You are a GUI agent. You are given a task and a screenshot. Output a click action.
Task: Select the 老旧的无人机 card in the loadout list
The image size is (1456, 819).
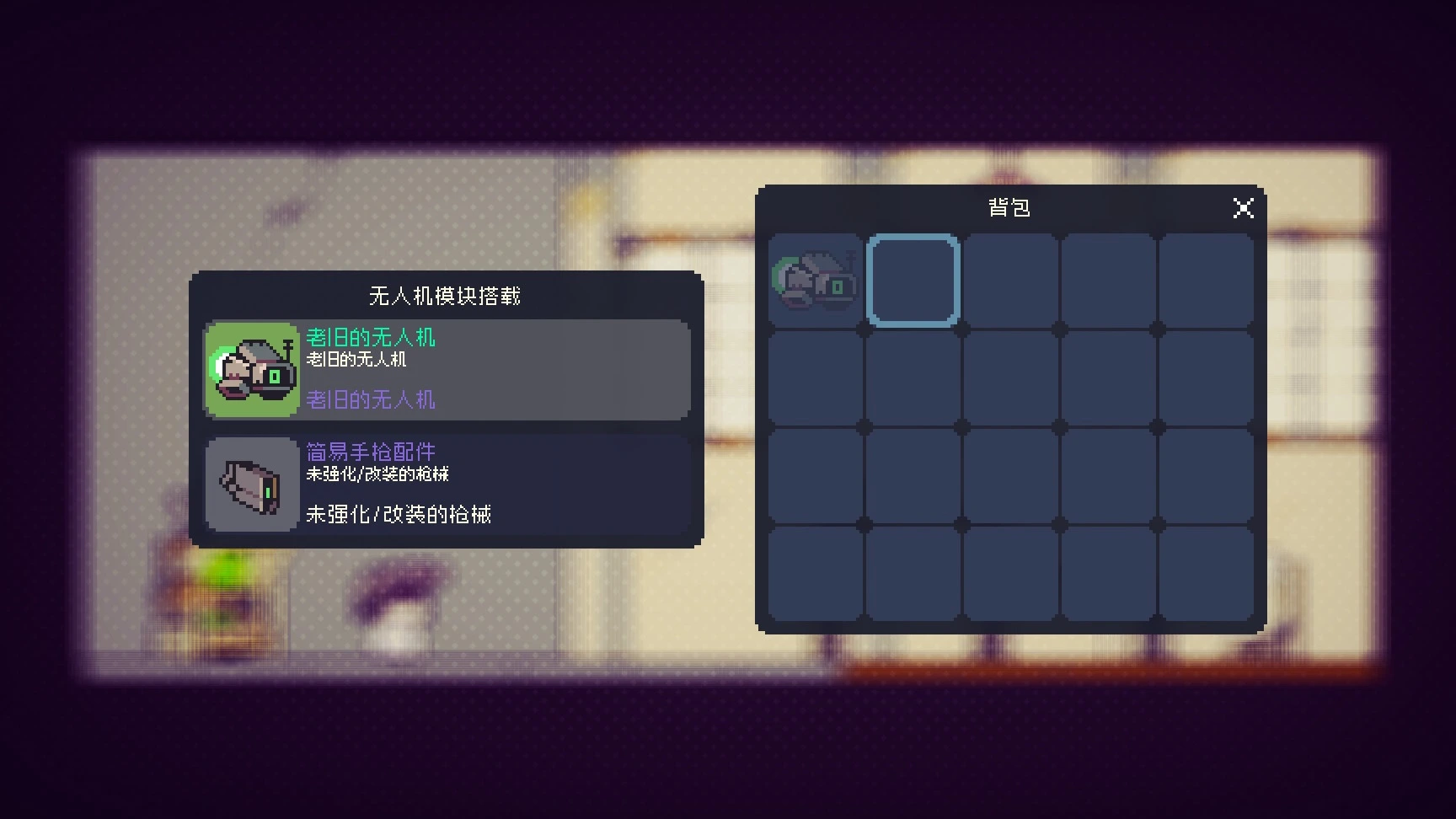(447, 371)
